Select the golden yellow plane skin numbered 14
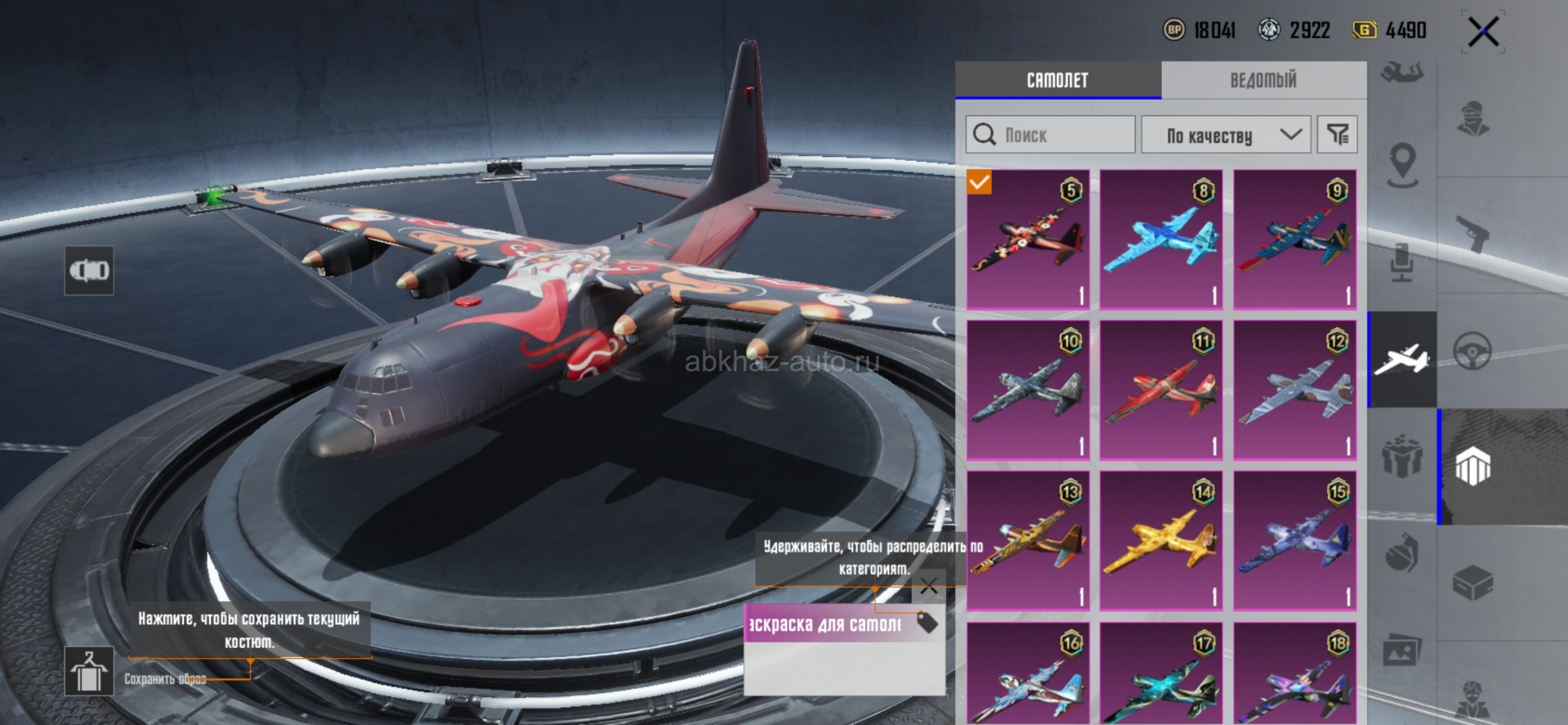1568x725 pixels. pyautogui.click(x=1161, y=540)
